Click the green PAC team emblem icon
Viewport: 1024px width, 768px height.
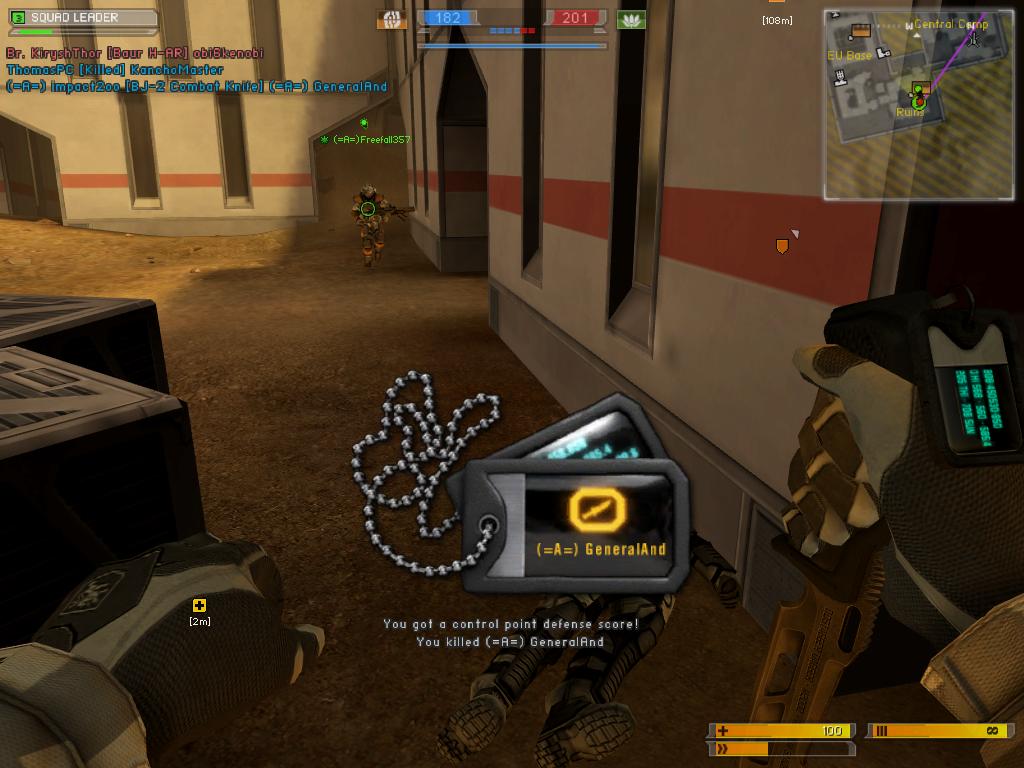(631, 19)
